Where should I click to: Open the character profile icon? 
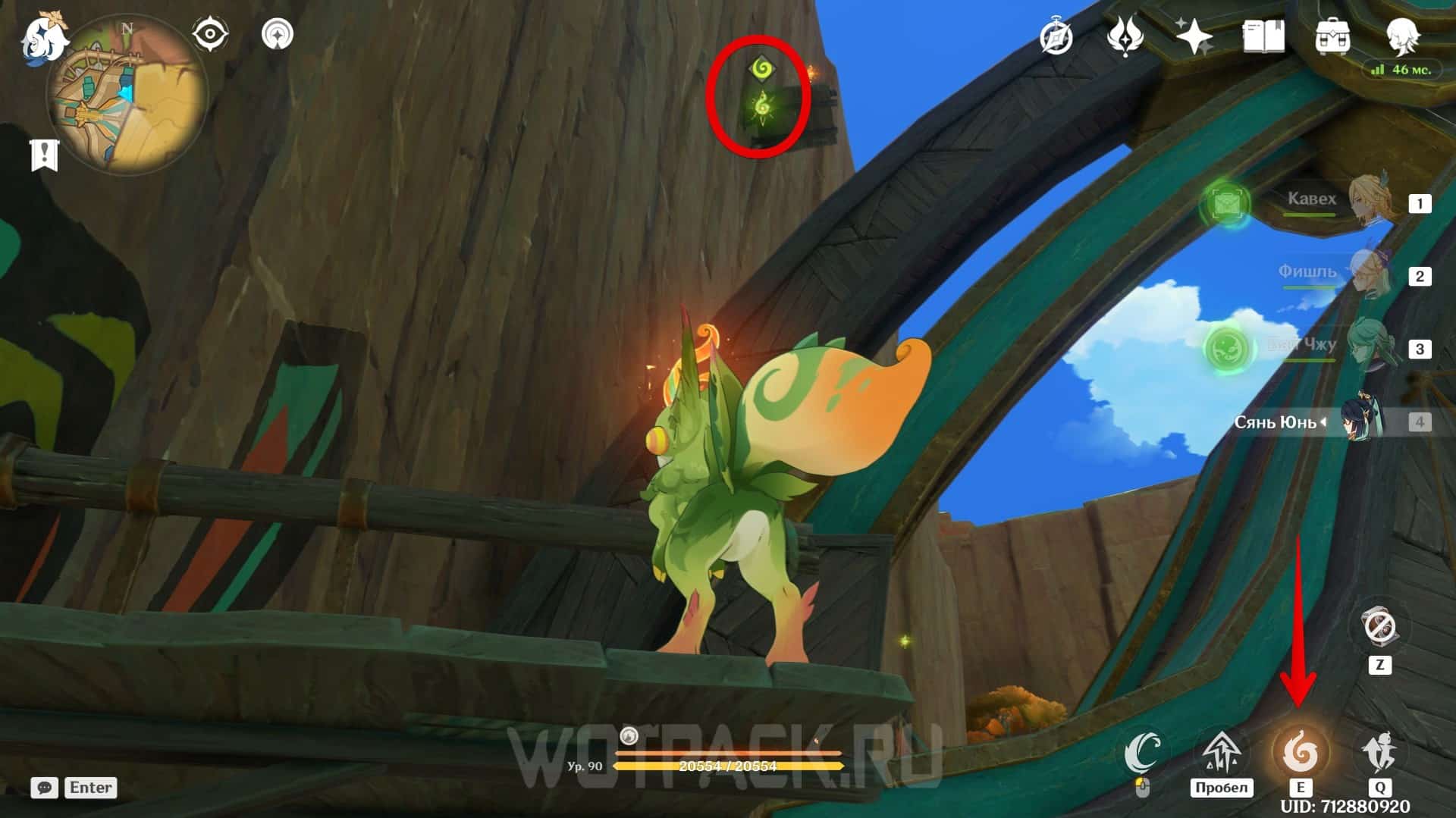pyautogui.click(x=1402, y=35)
